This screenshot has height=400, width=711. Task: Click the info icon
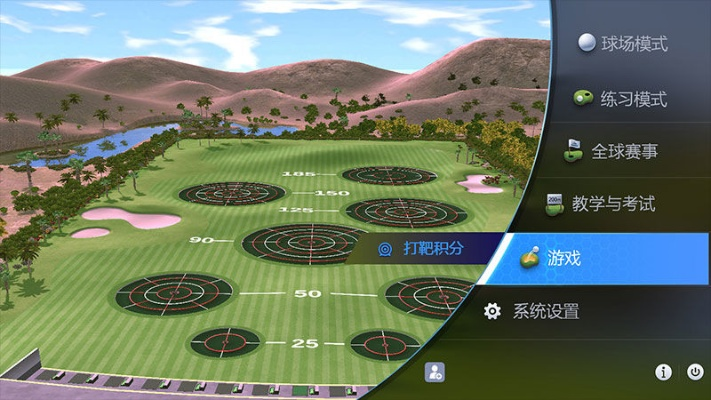tap(663, 372)
